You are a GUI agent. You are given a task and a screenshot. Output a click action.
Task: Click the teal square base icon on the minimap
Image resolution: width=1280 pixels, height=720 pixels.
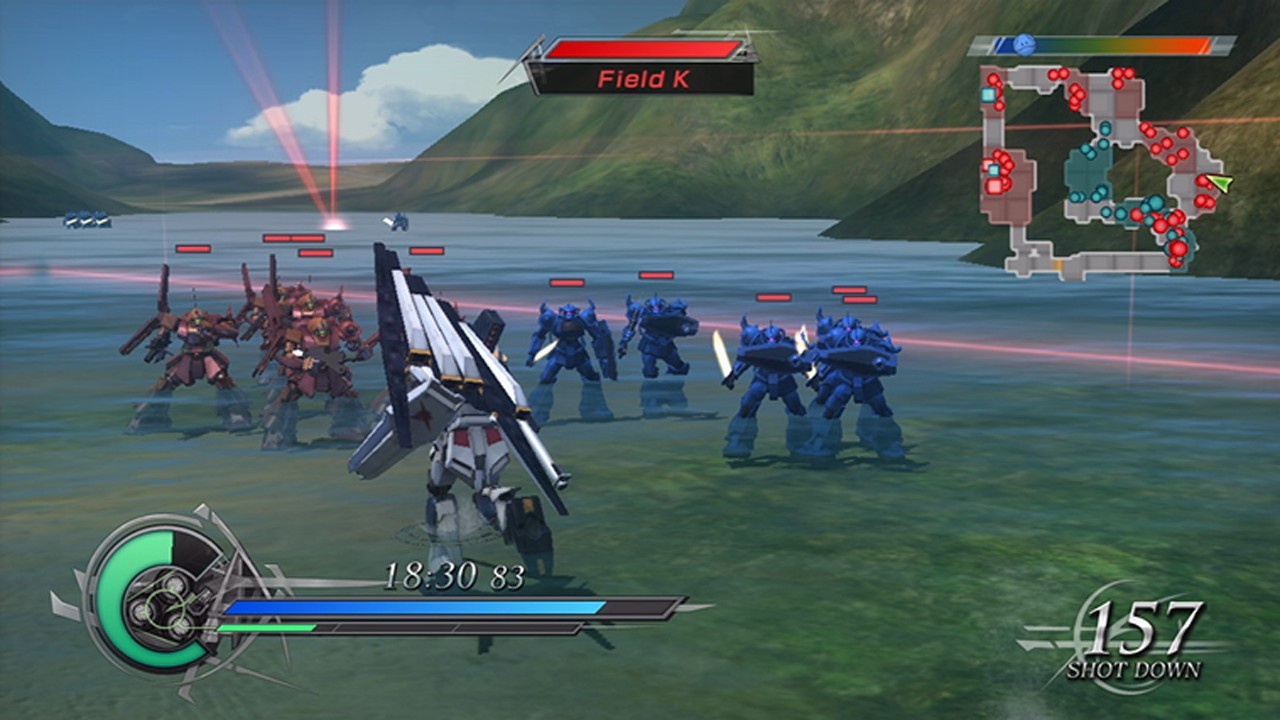coord(987,95)
